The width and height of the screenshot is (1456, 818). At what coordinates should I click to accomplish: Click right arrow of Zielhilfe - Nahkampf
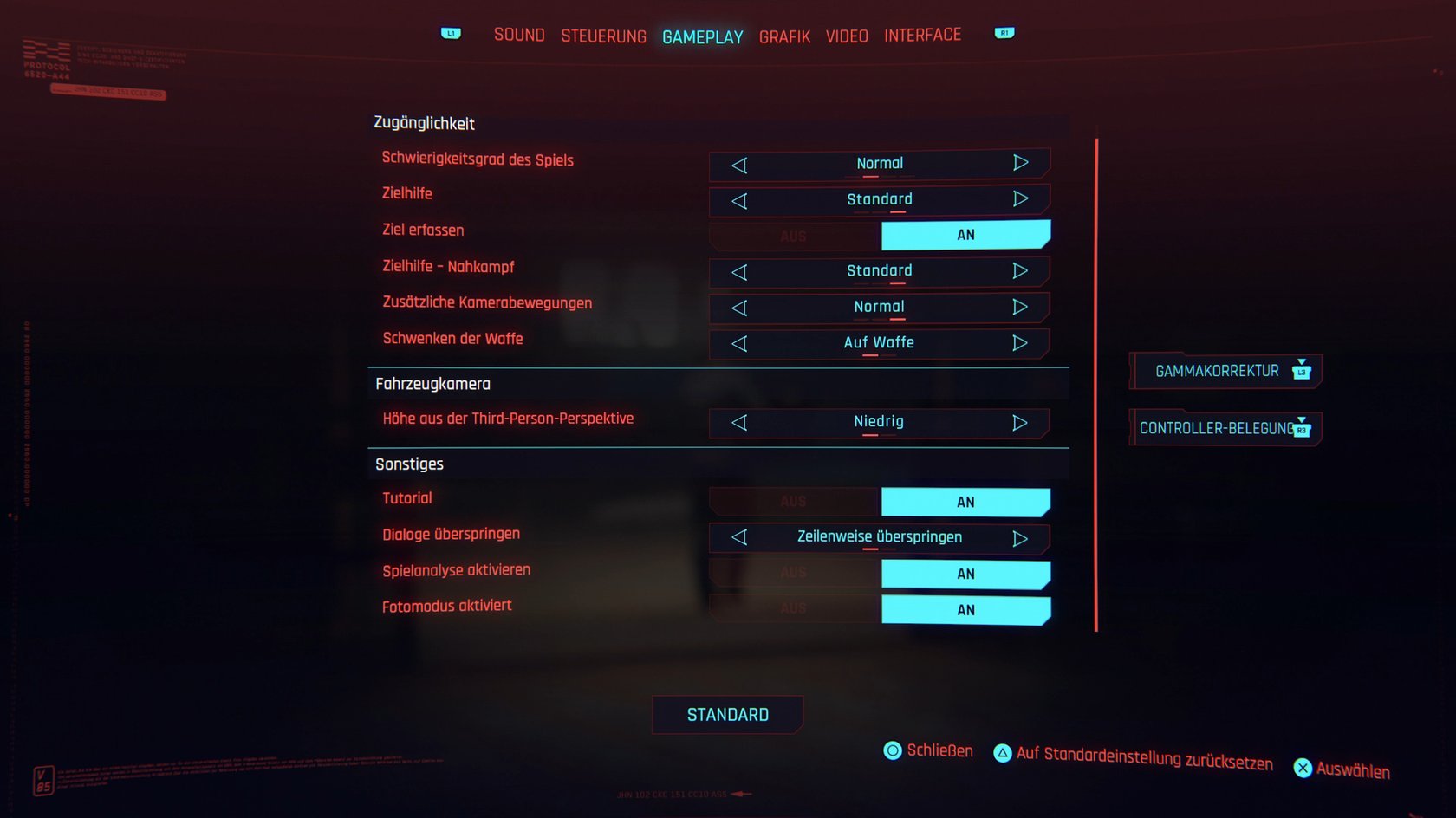coord(1020,271)
